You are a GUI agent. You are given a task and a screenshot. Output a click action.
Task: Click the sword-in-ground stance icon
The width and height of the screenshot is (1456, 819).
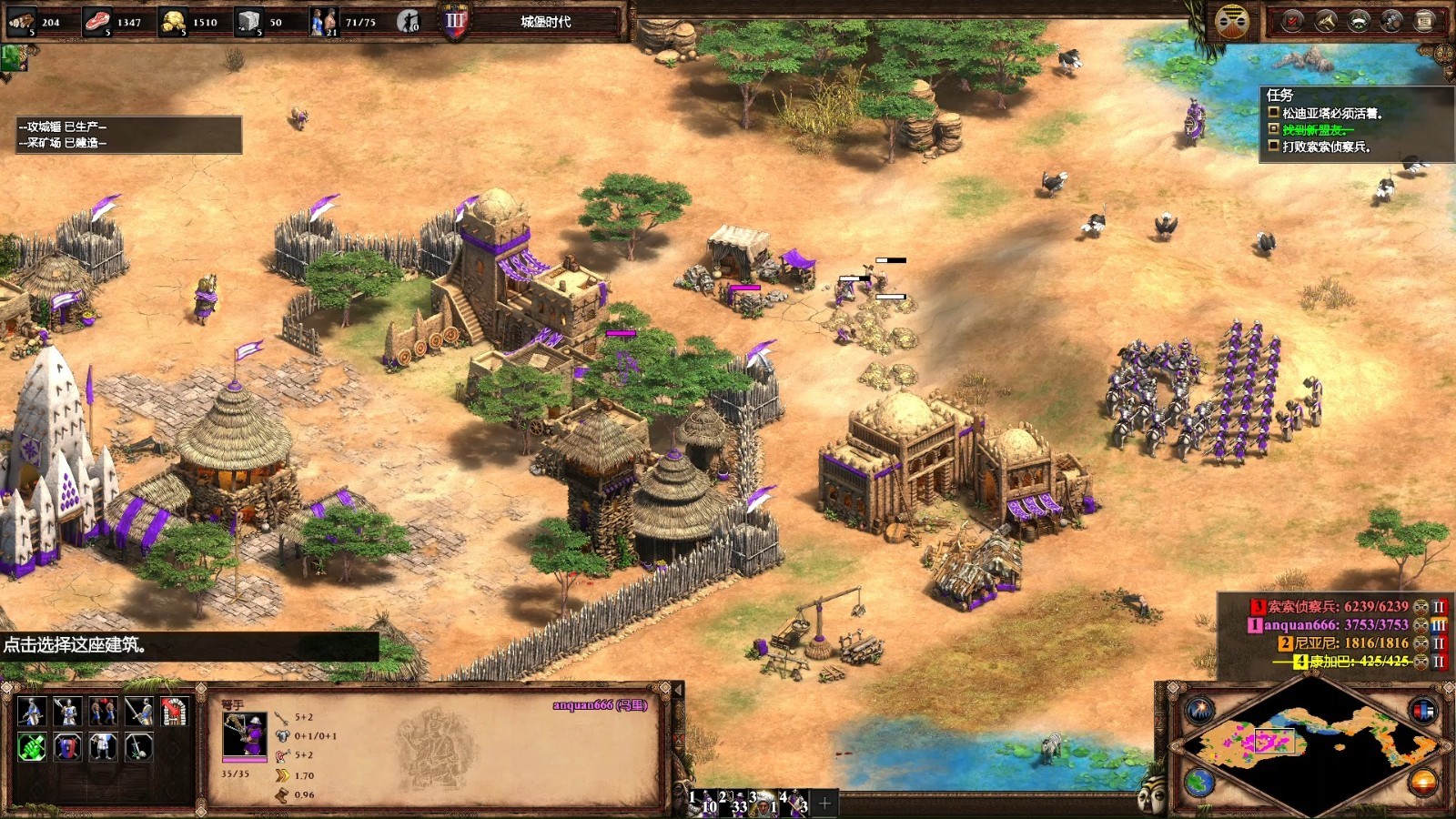[x=138, y=747]
